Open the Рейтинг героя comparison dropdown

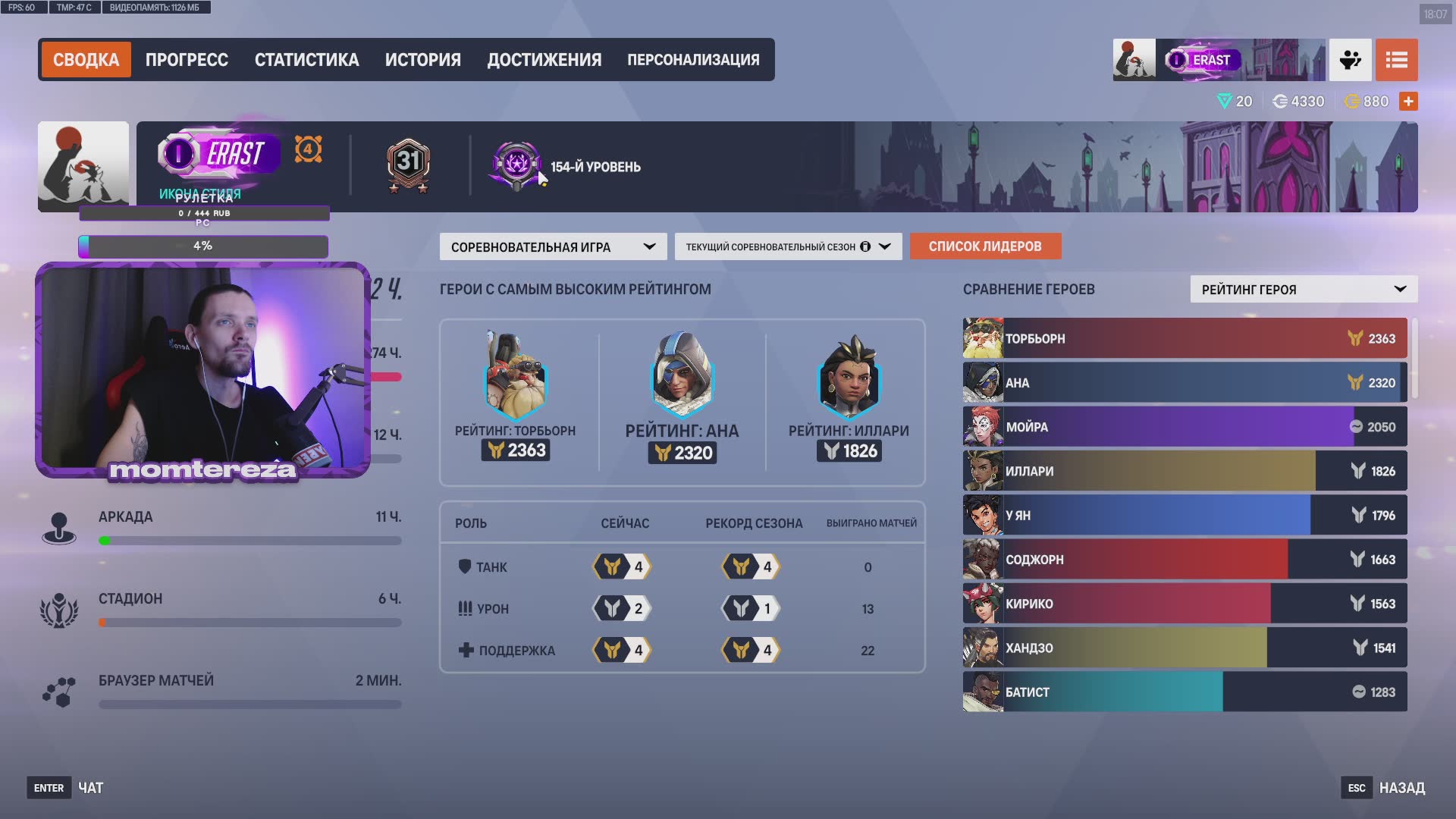tap(1304, 289)
